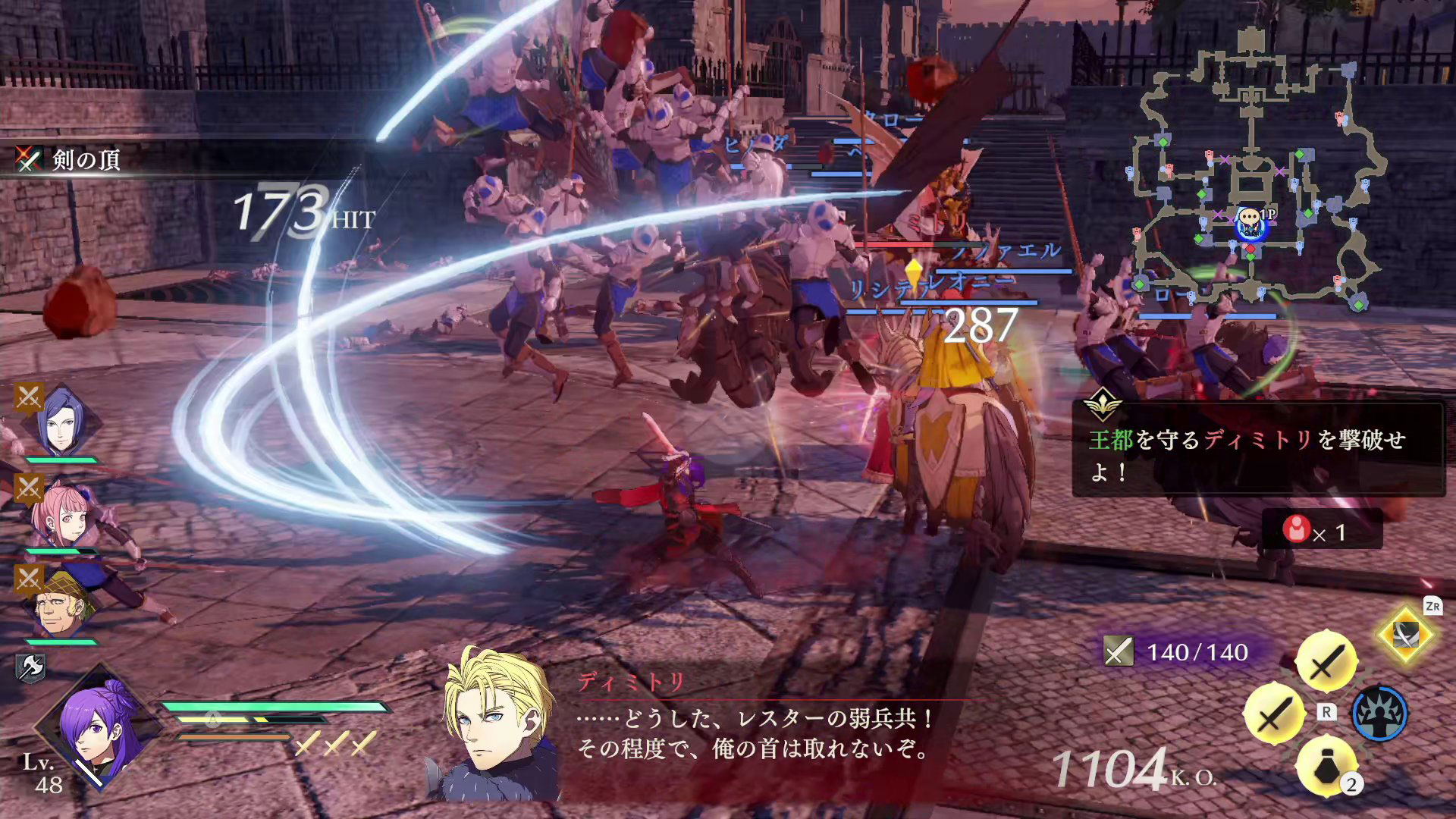This screenshot has height=819, width=1456.
Task: Trigger the yellow diamond special attack icon
Action: 1405,635
